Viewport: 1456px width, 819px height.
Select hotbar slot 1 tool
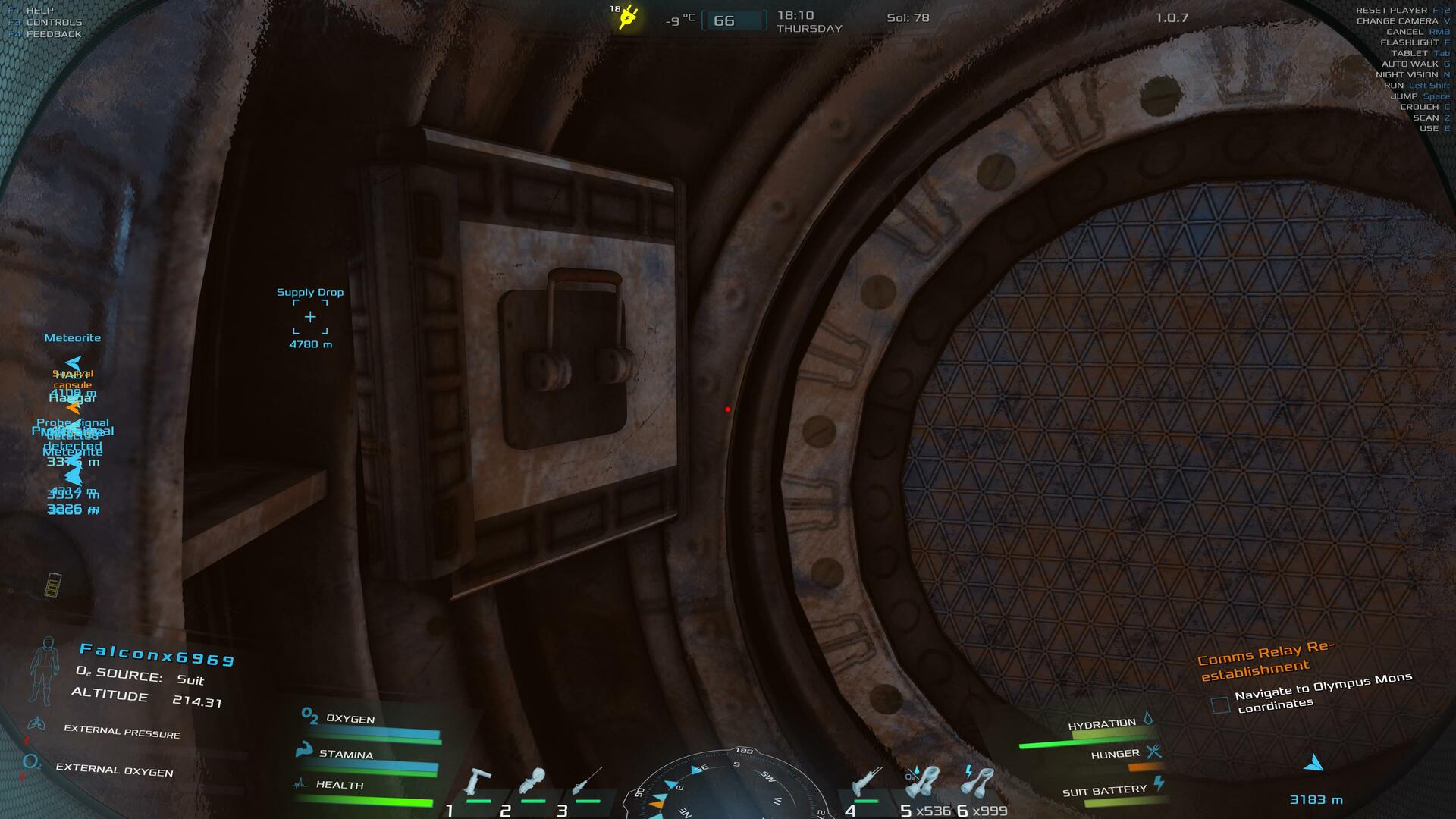[479, 783]
